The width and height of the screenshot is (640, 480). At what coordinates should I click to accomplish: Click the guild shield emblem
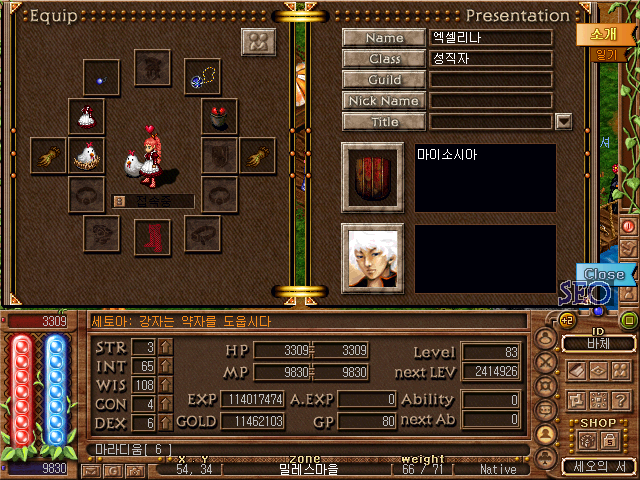click(372, 177)
